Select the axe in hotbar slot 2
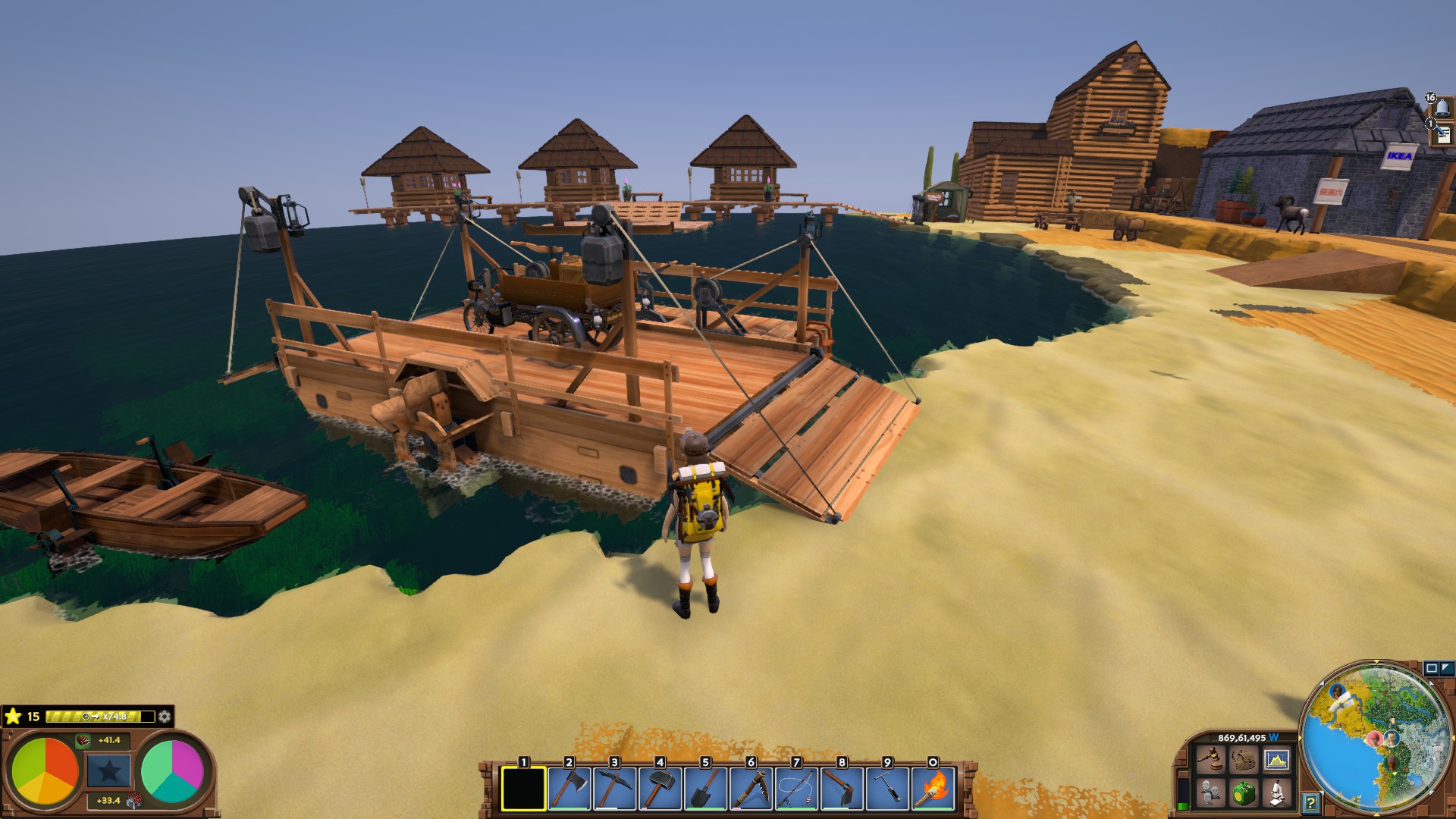The image size is (1456, 819). [569, 789]
